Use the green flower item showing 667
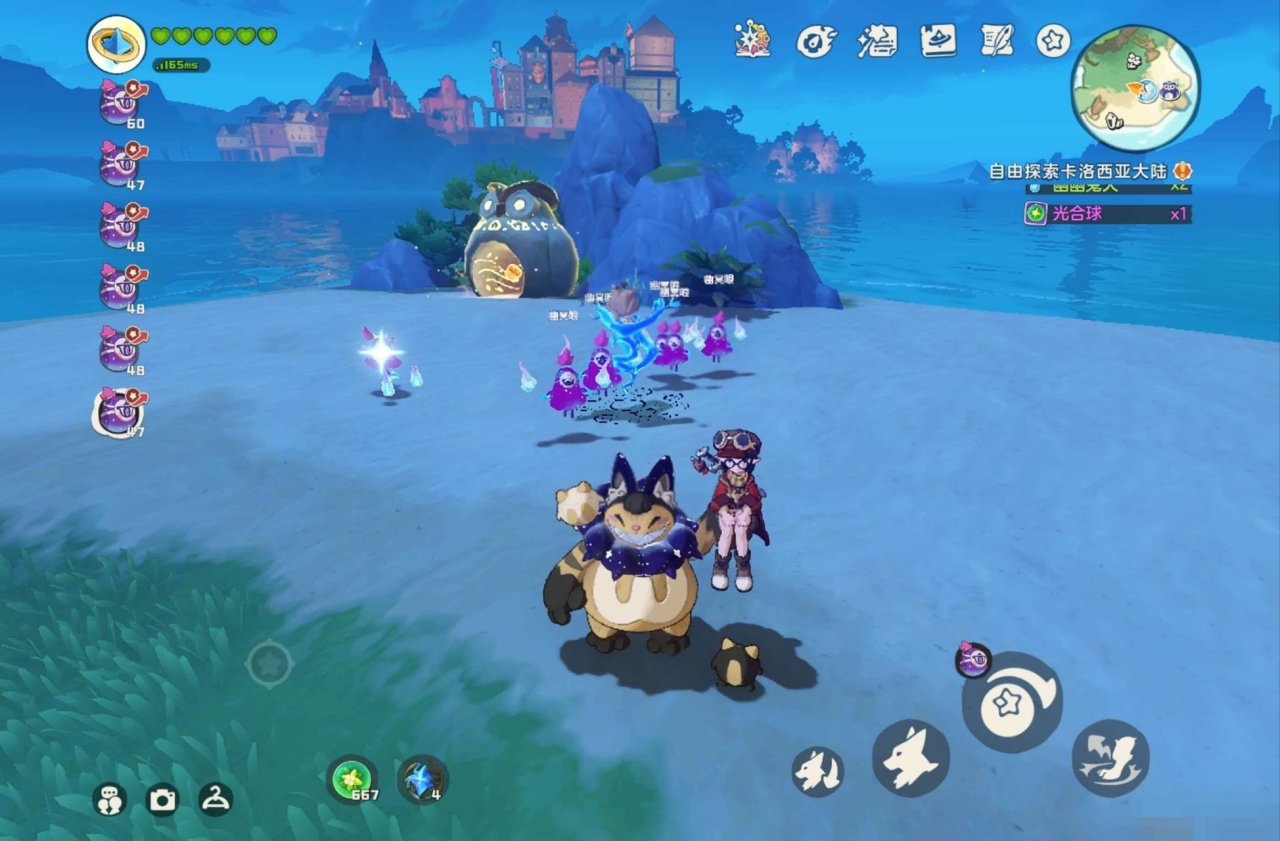This screenshot has width=1280, height=841. [x=352, y=779]
